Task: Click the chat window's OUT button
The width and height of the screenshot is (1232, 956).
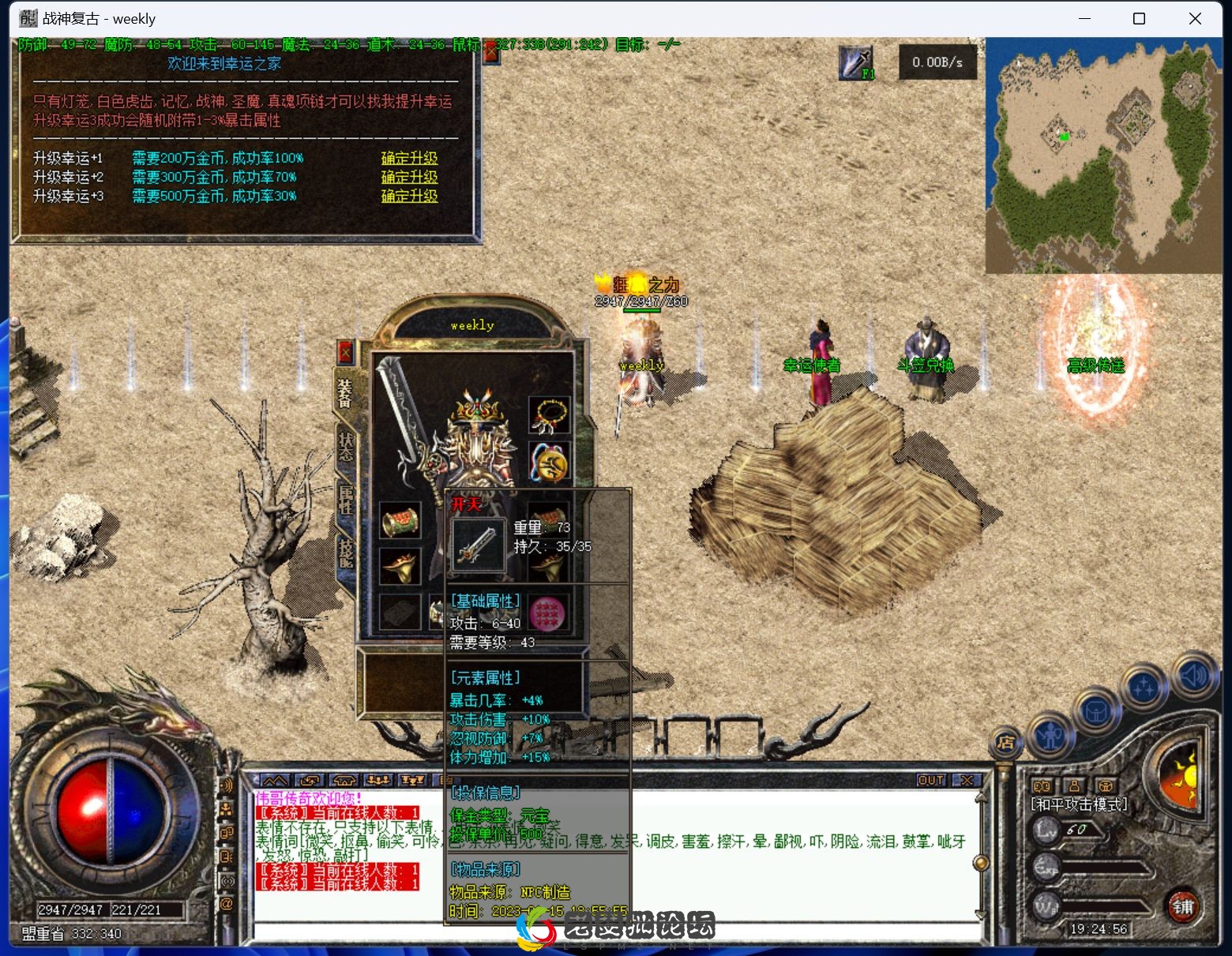Action: pos(930,780)
